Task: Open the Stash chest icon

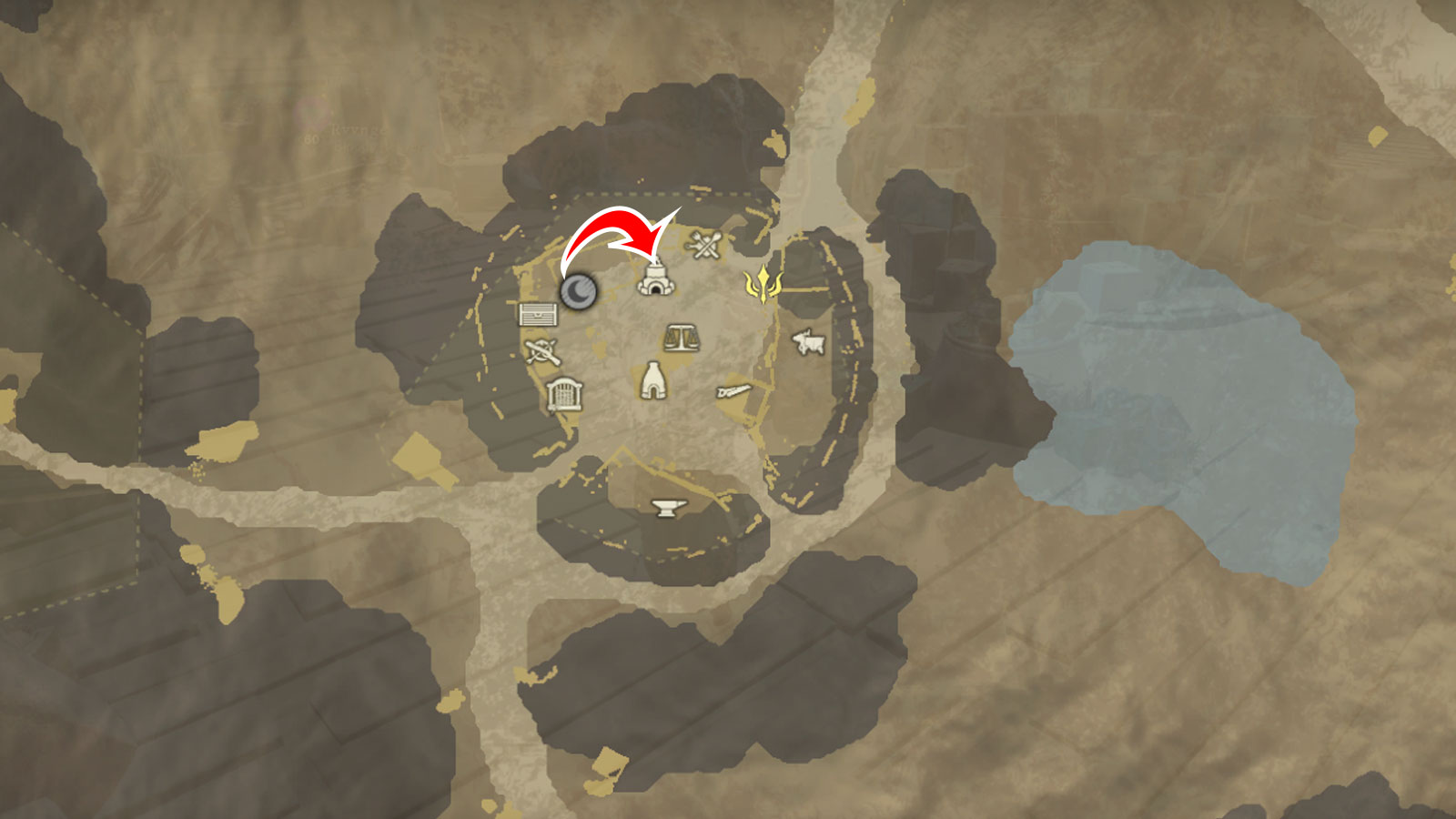Action: (537, 315)
